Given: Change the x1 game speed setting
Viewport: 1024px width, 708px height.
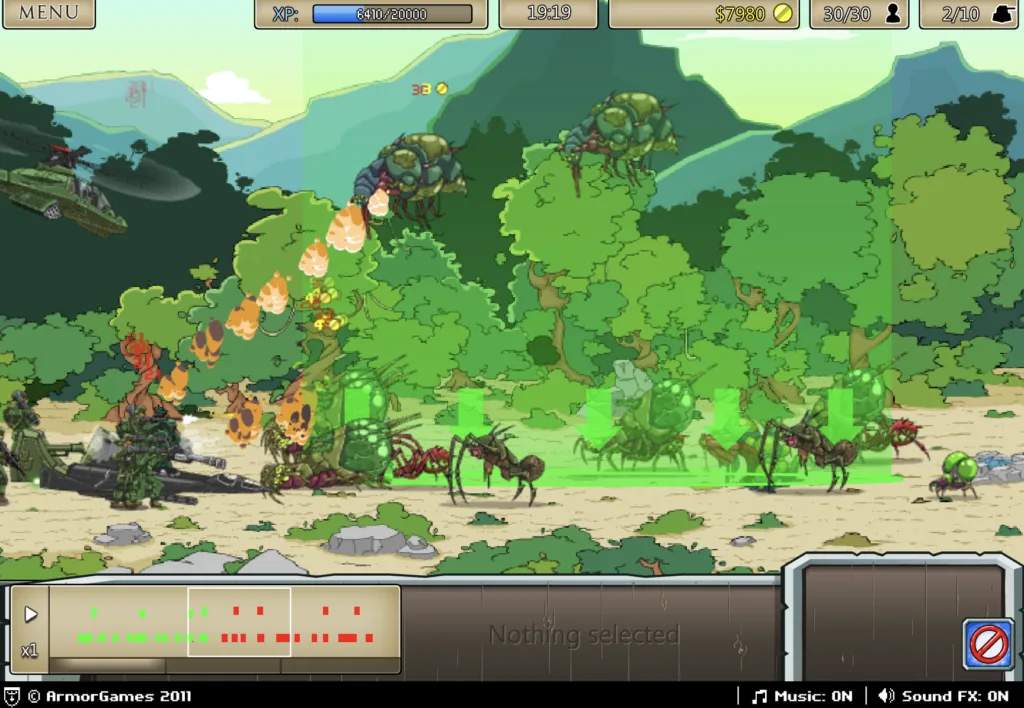Looking at the screenshot, I should pyautogui.click(x=30, y=651).
